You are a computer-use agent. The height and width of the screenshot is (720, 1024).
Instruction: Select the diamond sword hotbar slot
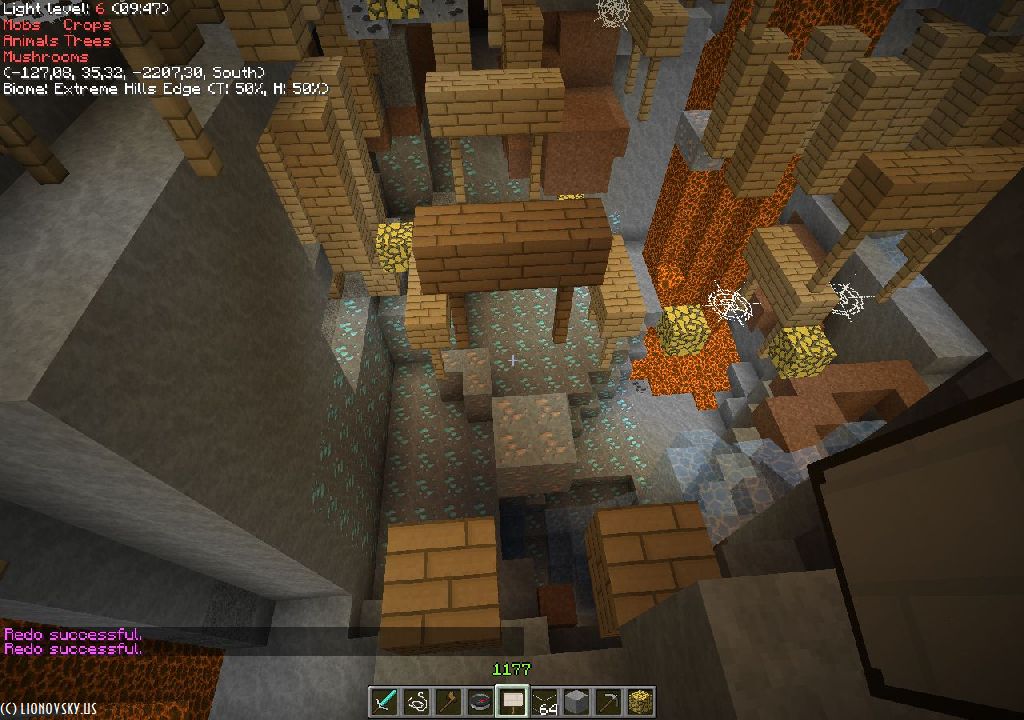tap(385, 701)
